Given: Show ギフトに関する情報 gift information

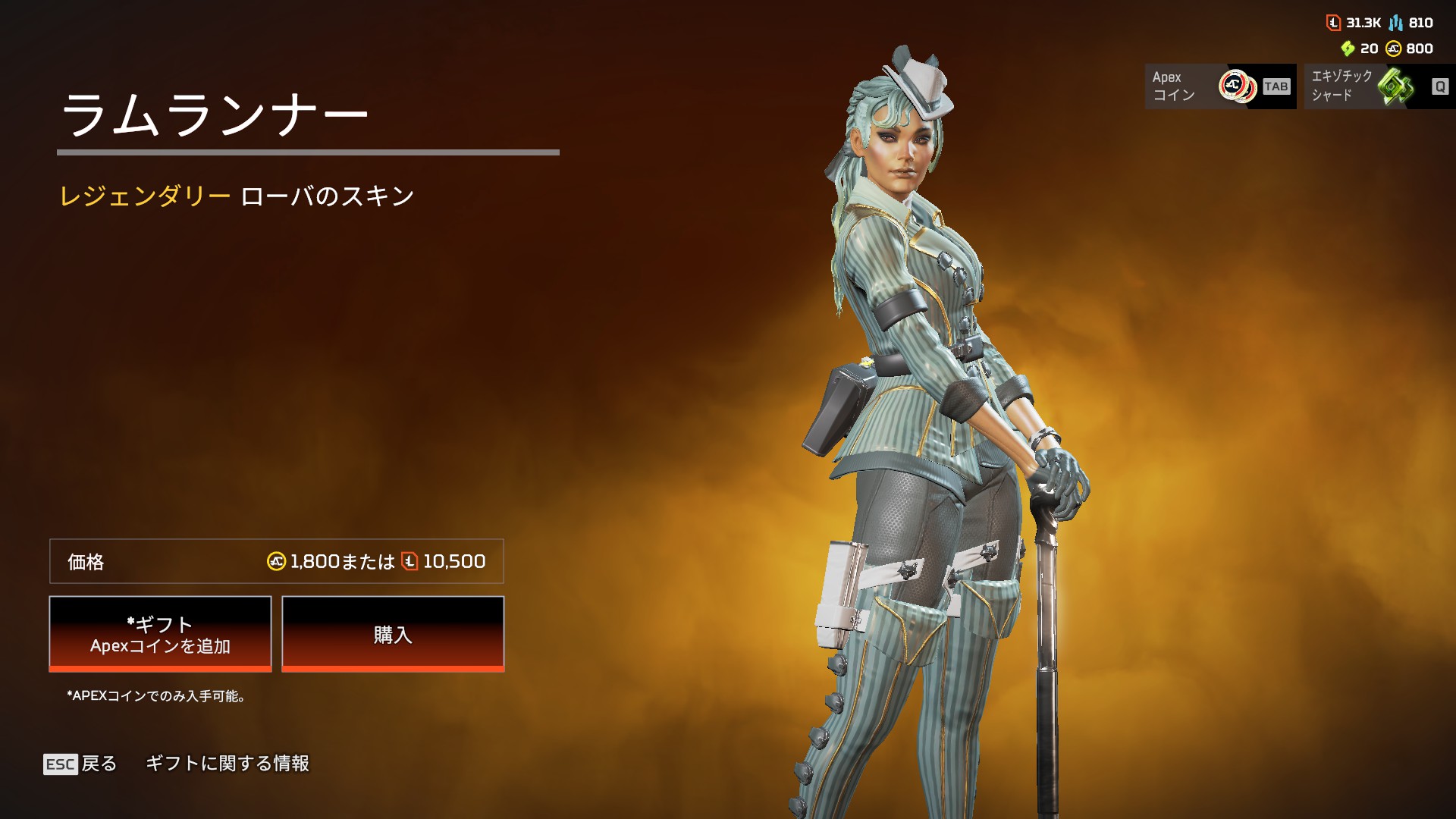Looking at the screenshot, I should tap(227, 764).
